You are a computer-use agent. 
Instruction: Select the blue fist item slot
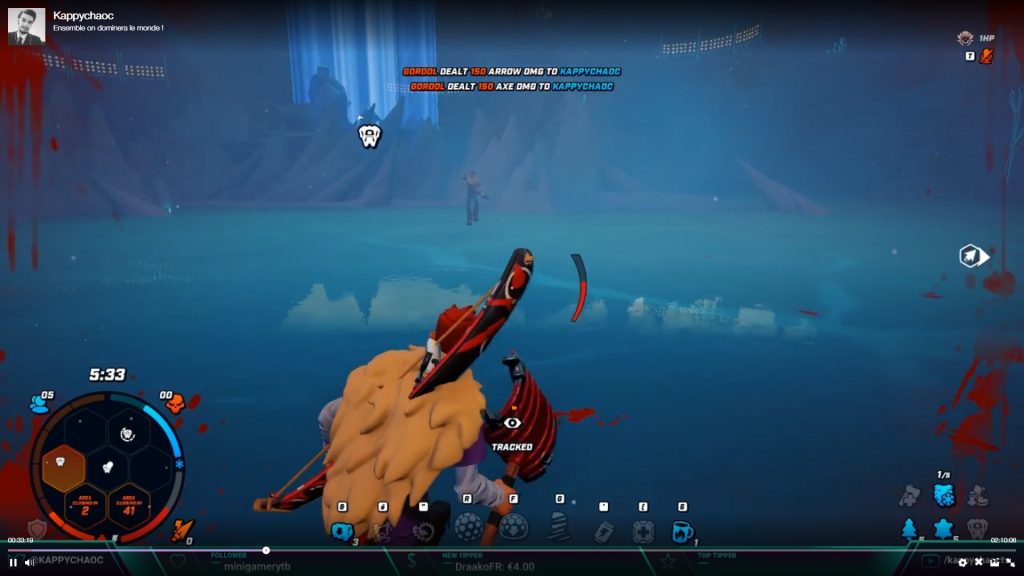click(342, 530)
